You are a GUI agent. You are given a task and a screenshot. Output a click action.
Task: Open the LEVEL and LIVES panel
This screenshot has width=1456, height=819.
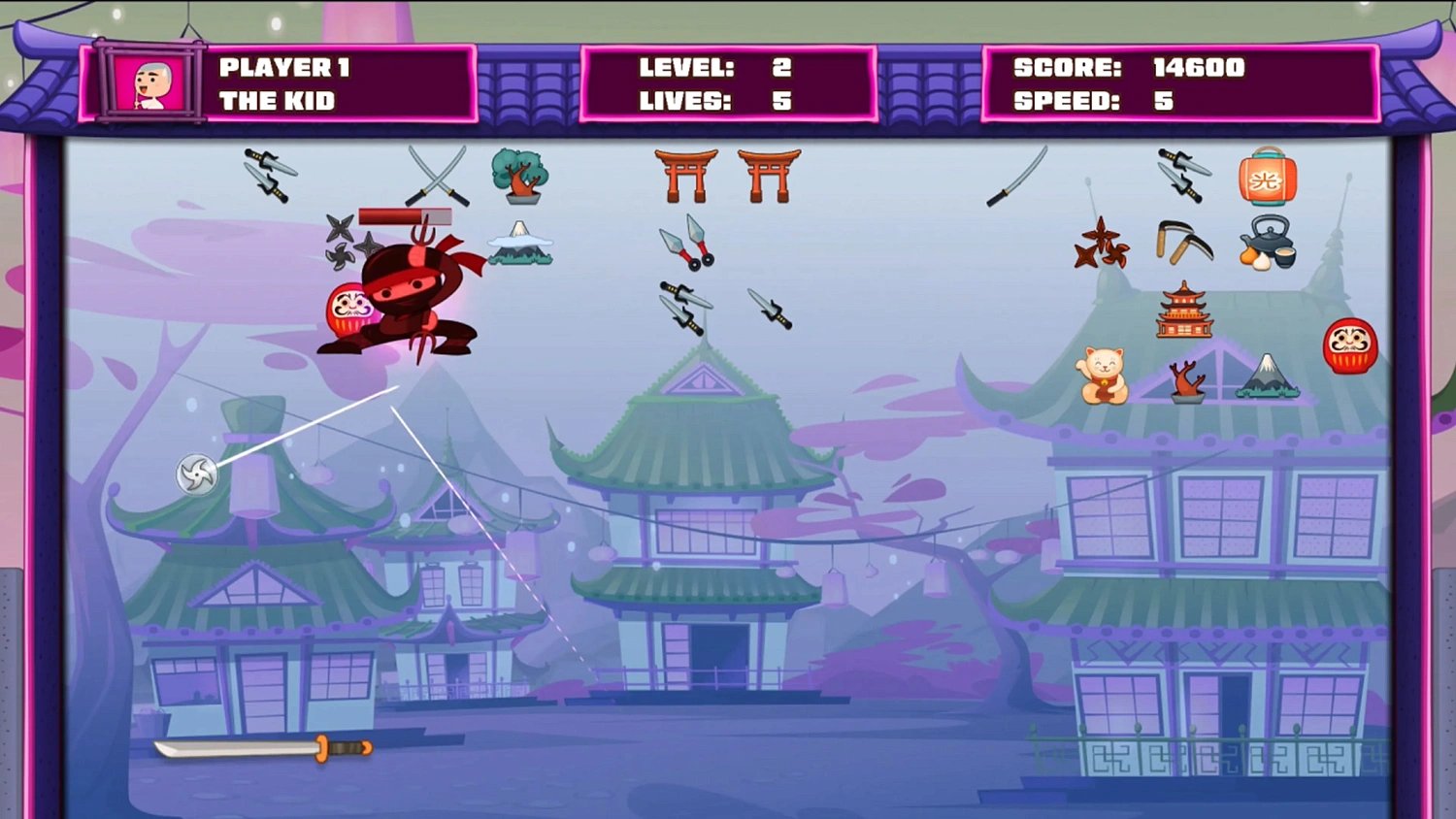pyautogui.click(x=726, y=83)
